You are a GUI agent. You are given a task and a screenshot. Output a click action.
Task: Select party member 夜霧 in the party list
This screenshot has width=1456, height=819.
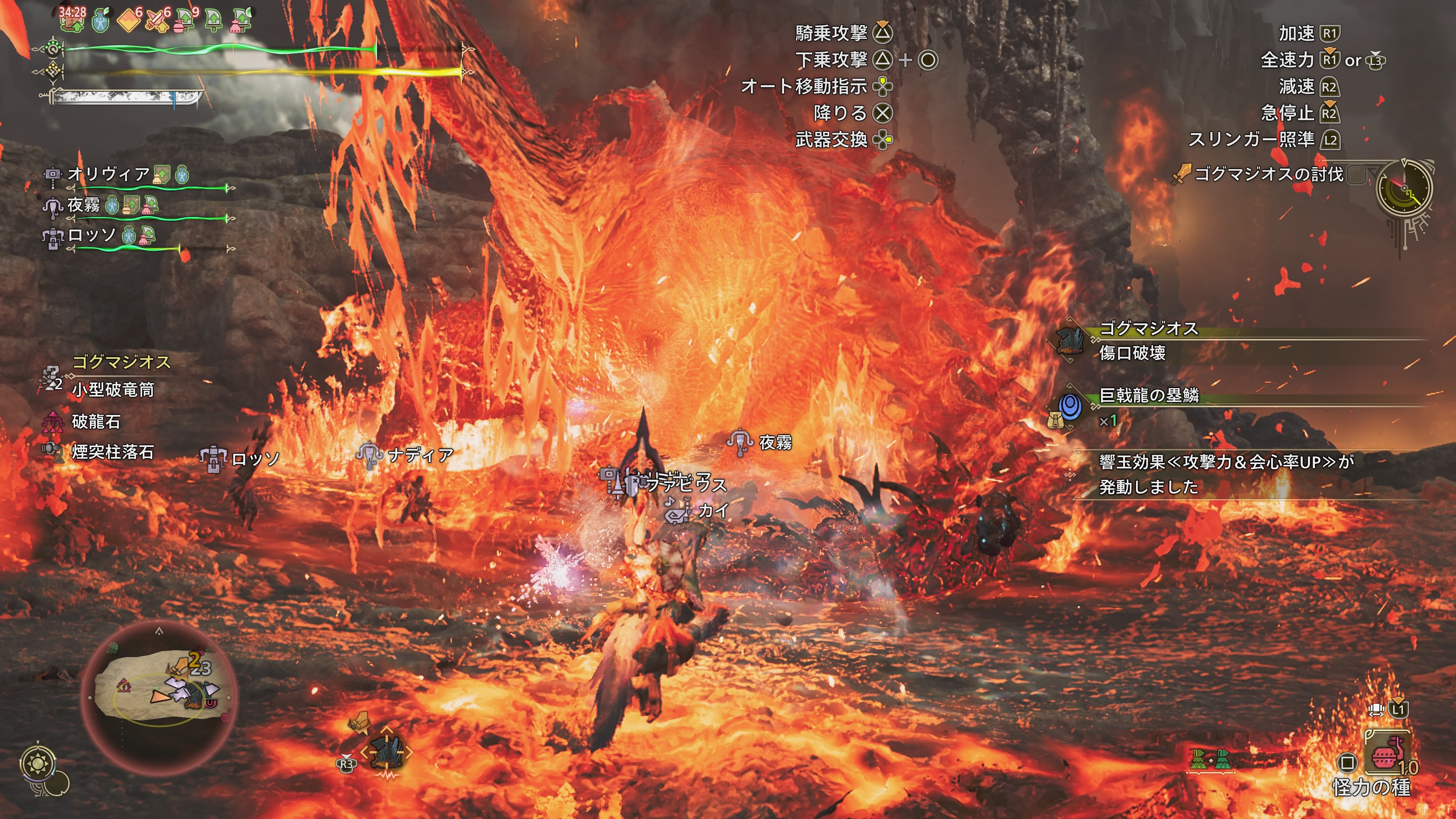[x=84, y=205]
